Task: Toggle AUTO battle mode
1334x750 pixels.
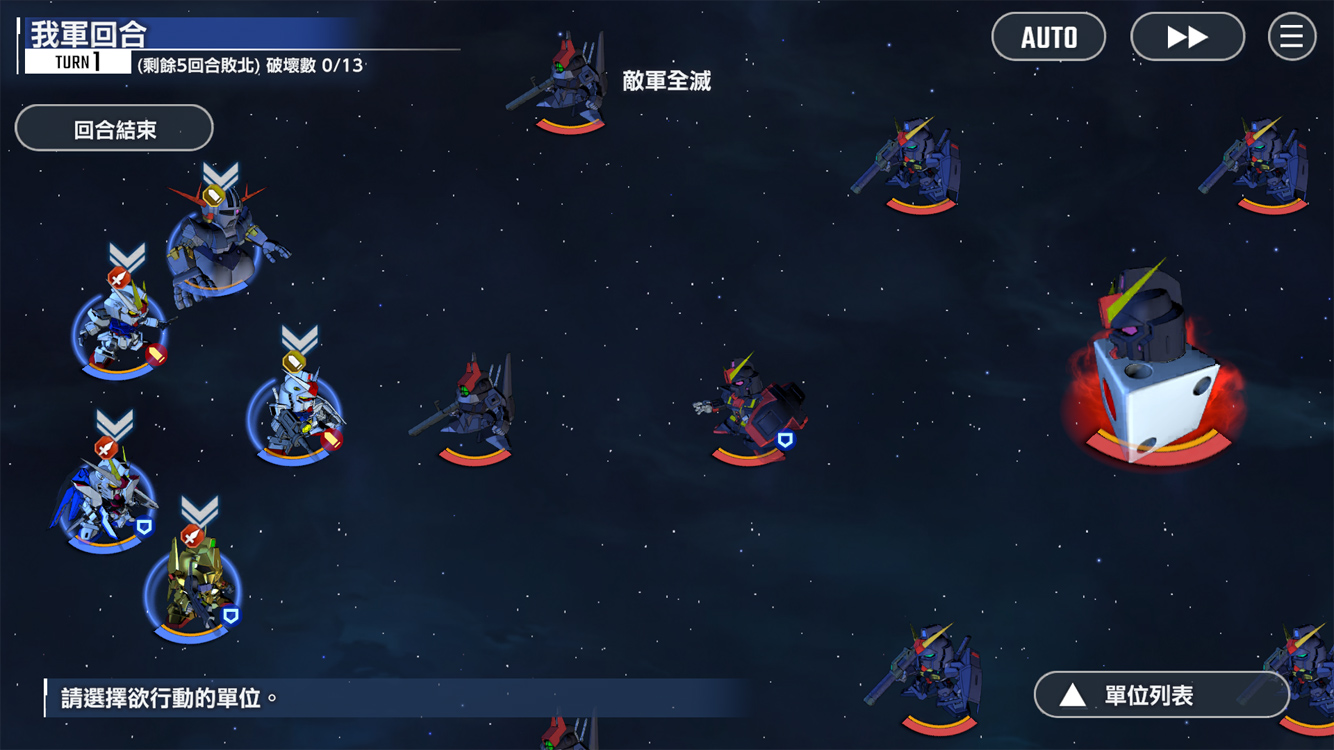Action: pyautogui.click(x=1048, y=38)
